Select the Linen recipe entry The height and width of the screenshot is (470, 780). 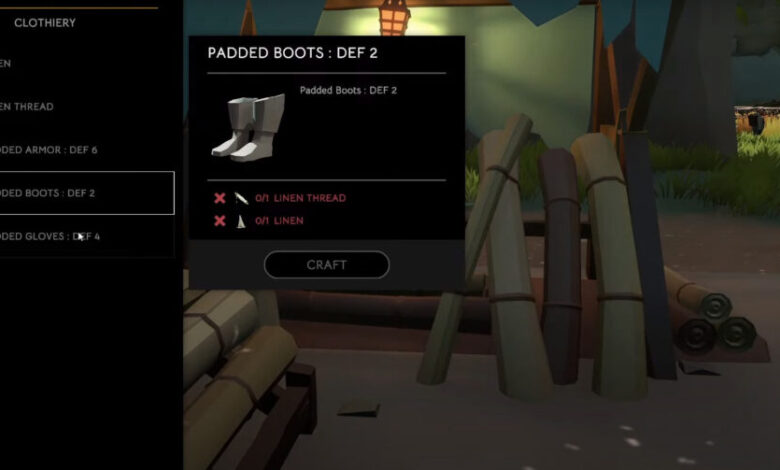(8, 63)
